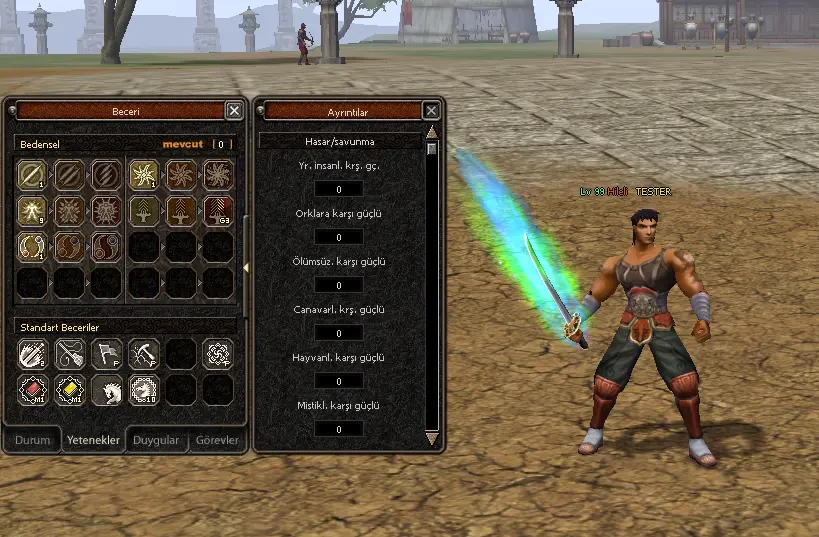
Task: Close the Ayrıntılar details panel
Action: coord(431,111)
